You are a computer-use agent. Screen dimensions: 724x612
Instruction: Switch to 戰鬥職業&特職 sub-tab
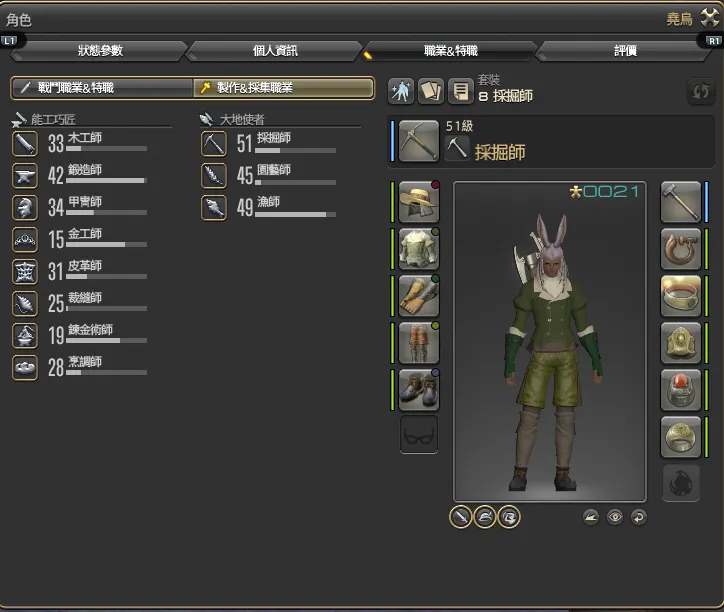tap(101, 88)
